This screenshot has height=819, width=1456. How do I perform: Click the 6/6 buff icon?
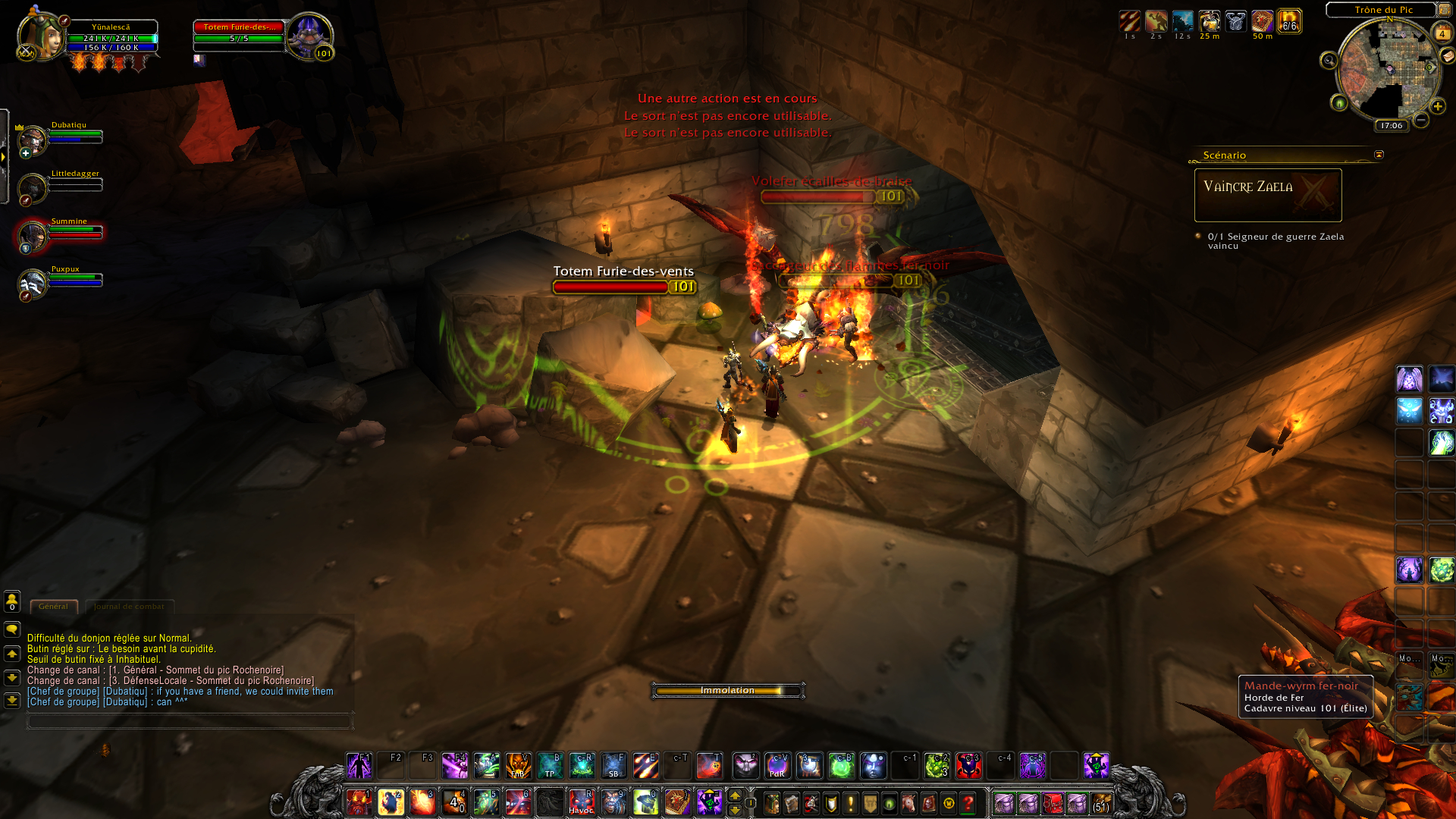pos(1289,22)
